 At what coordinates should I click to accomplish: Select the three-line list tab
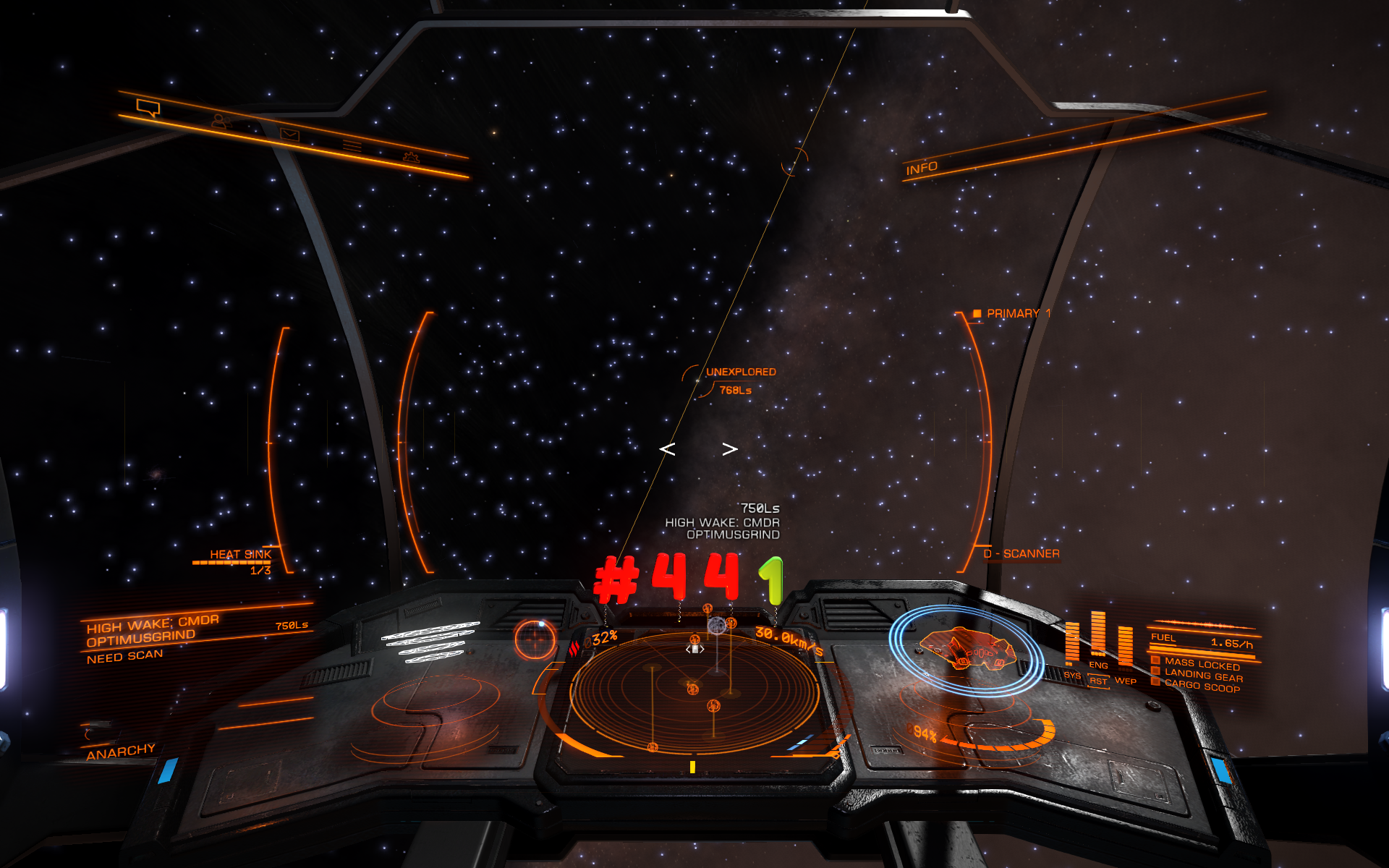352,146
